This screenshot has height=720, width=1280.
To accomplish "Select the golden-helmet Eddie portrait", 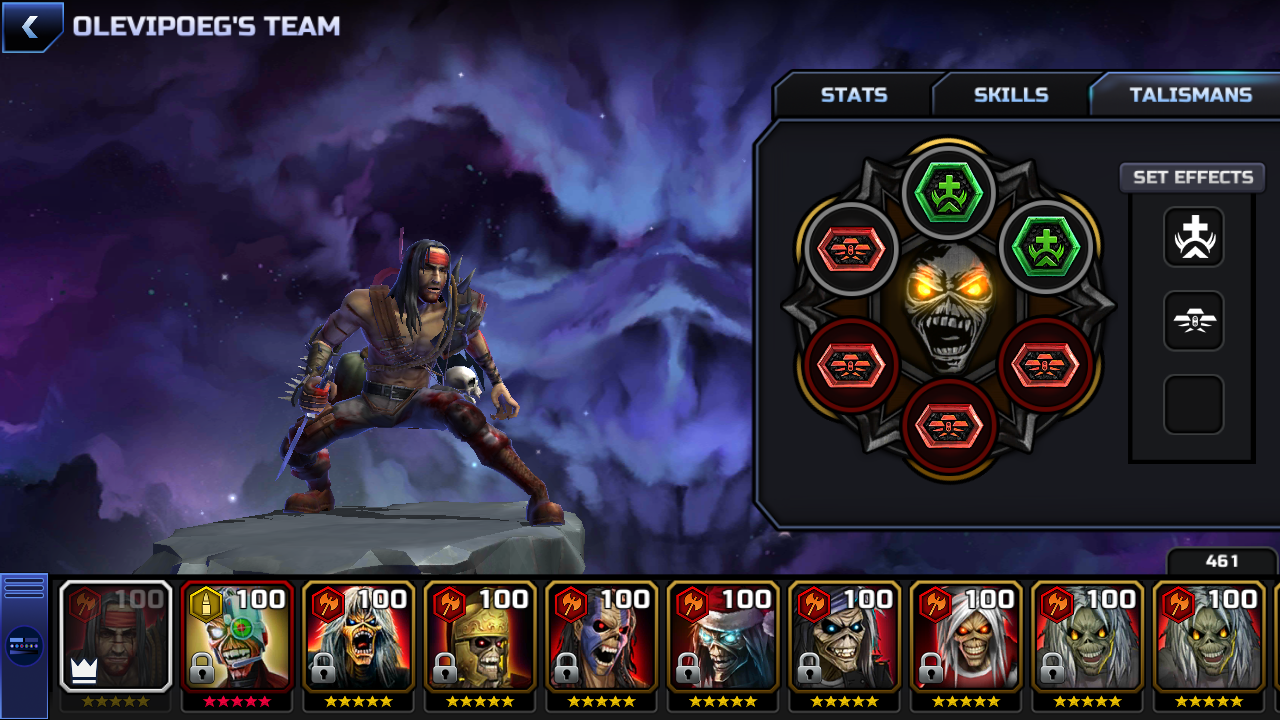I will (x=480, y=637).
